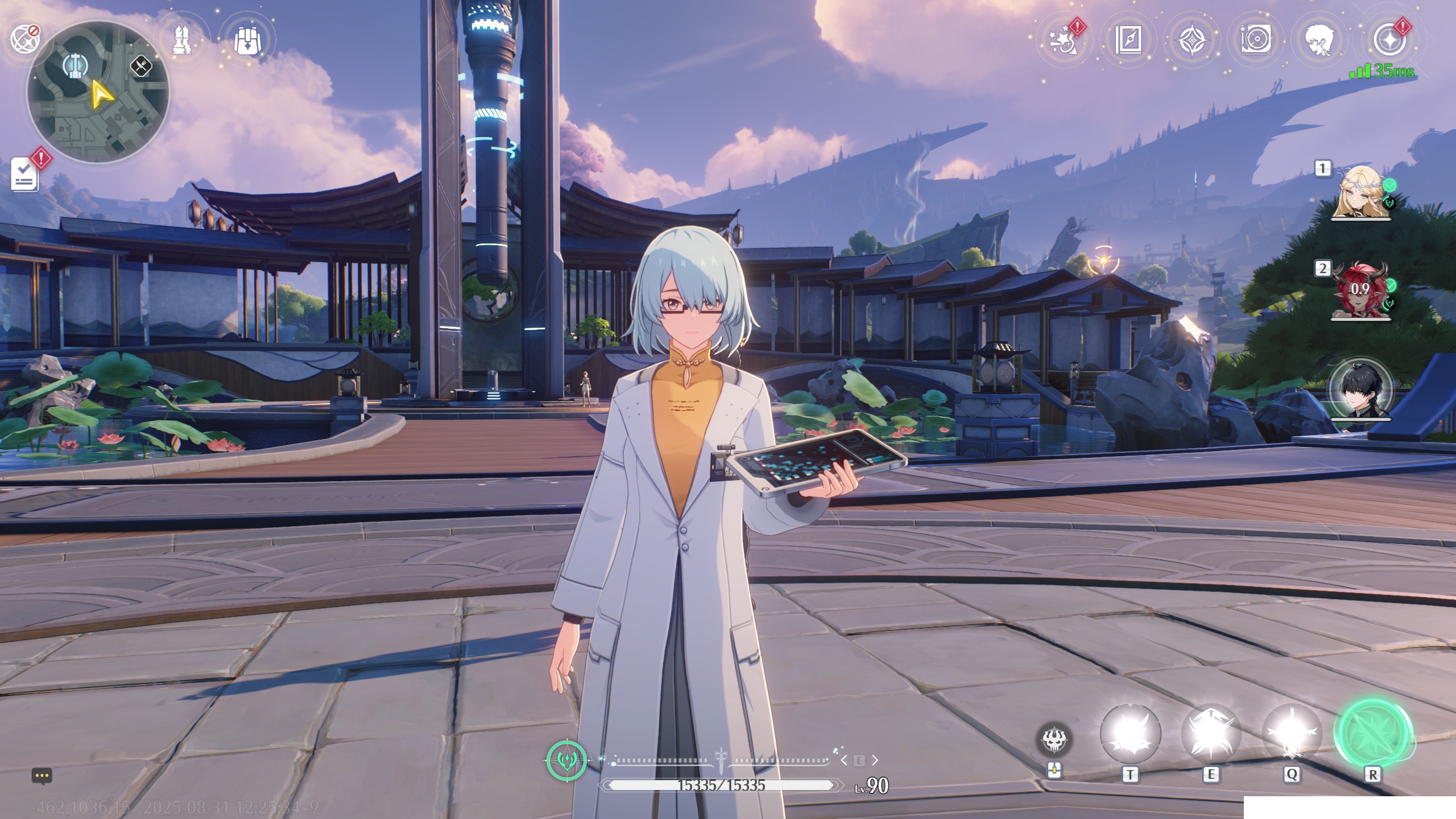The height and width of the screenshot is (819, 1456).
Task: Switch to the blonde party member portrait
Action: click(x=1360, y=192)
